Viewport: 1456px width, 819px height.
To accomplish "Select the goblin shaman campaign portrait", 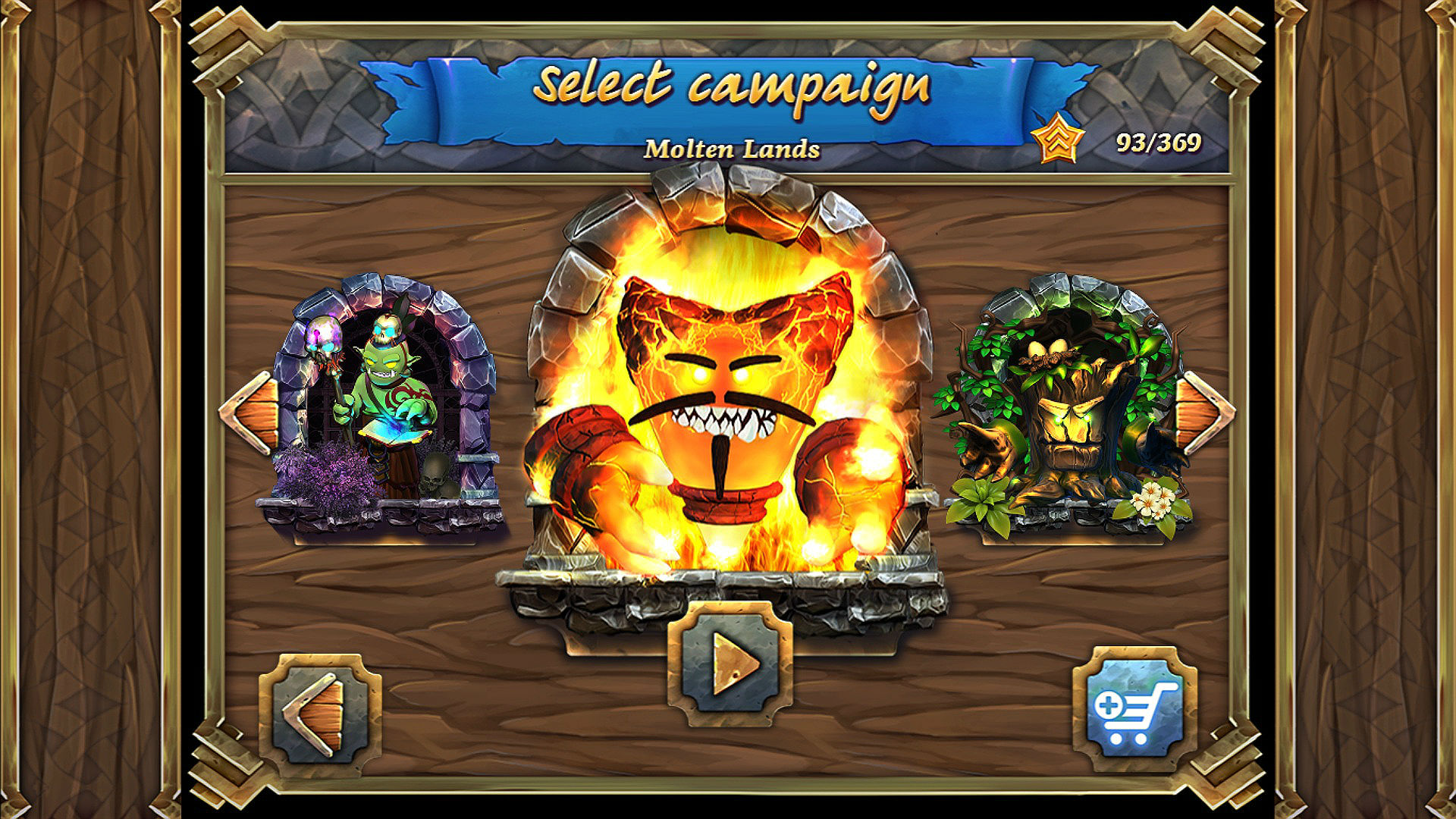I will [x=387, y=402].
